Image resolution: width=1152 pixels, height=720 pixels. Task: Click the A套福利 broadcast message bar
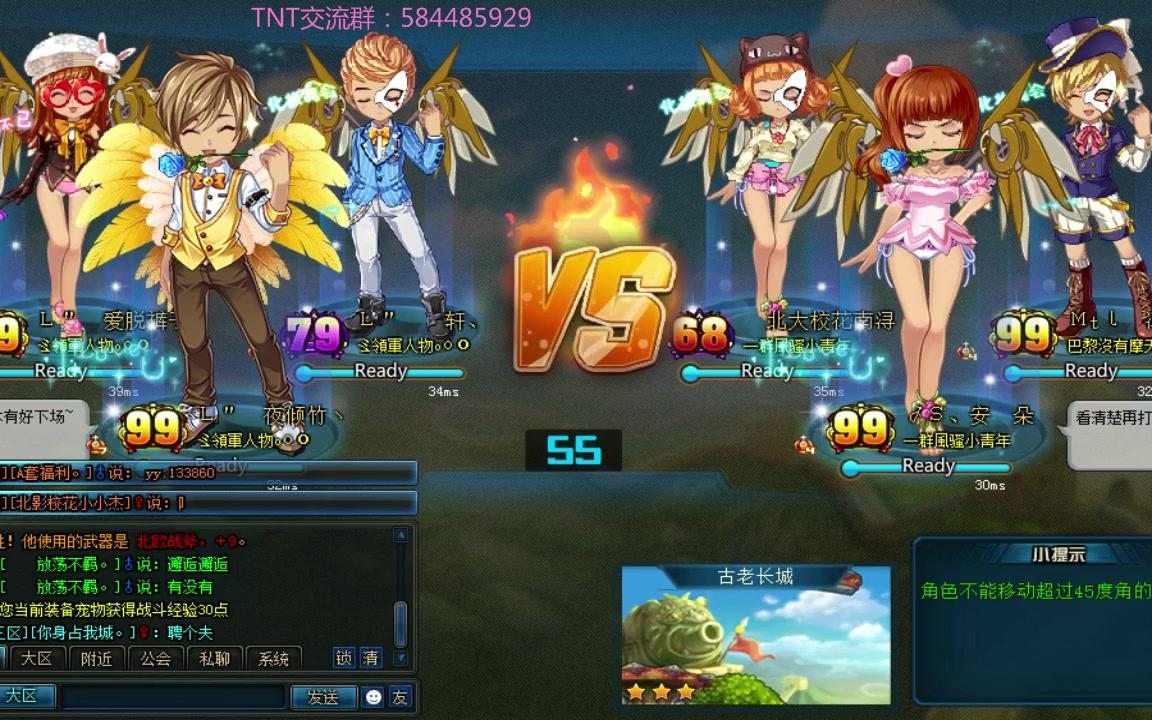point(207,473)
